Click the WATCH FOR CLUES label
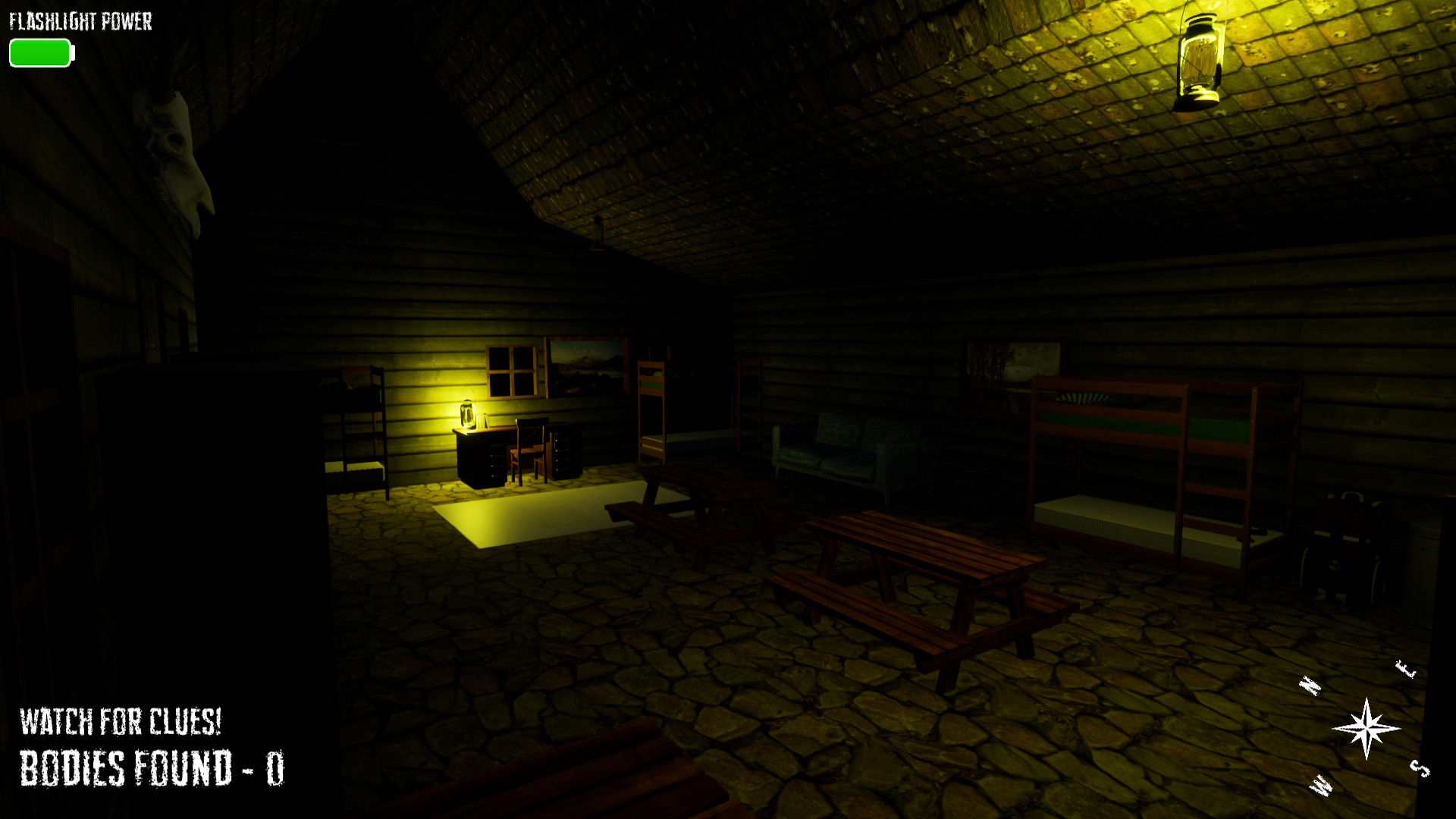This screenshot has height=819, width=1456. (x=120, y=722)
